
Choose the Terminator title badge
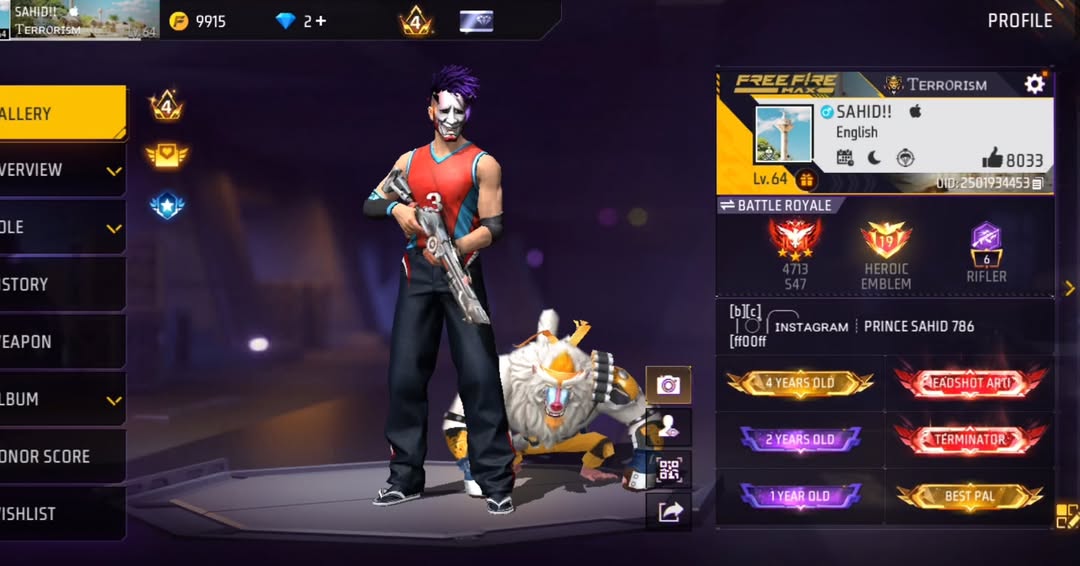coord(969,439)
